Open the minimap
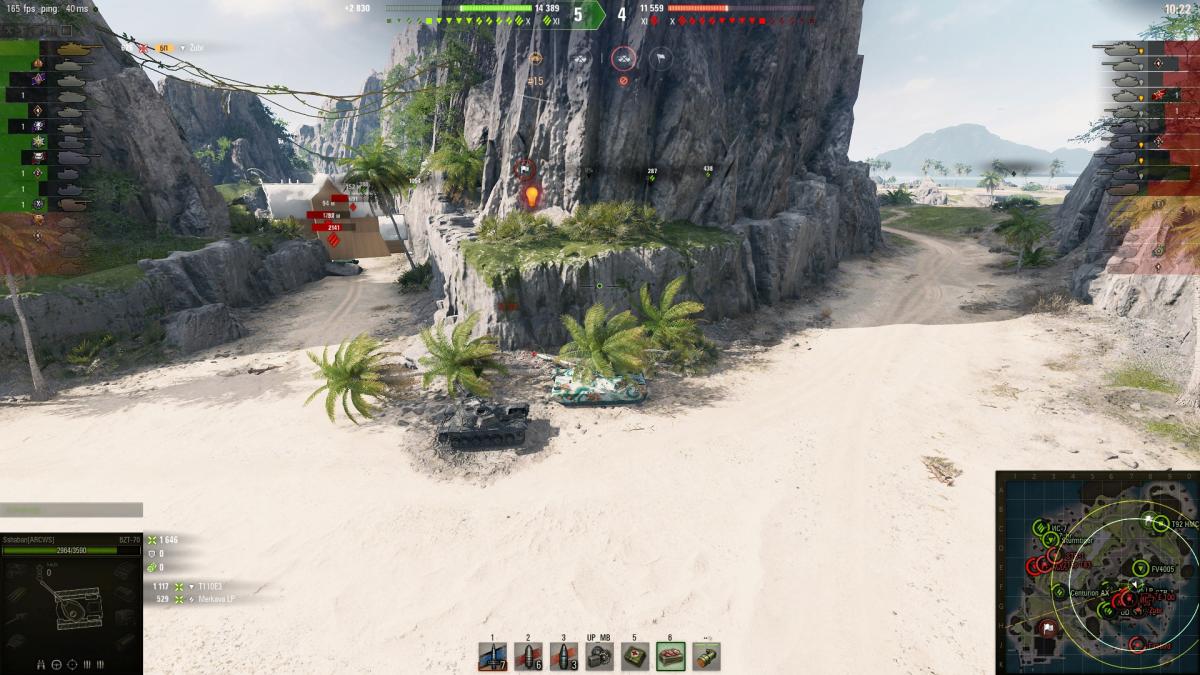1200x675 pixels. click(1097, 572)
